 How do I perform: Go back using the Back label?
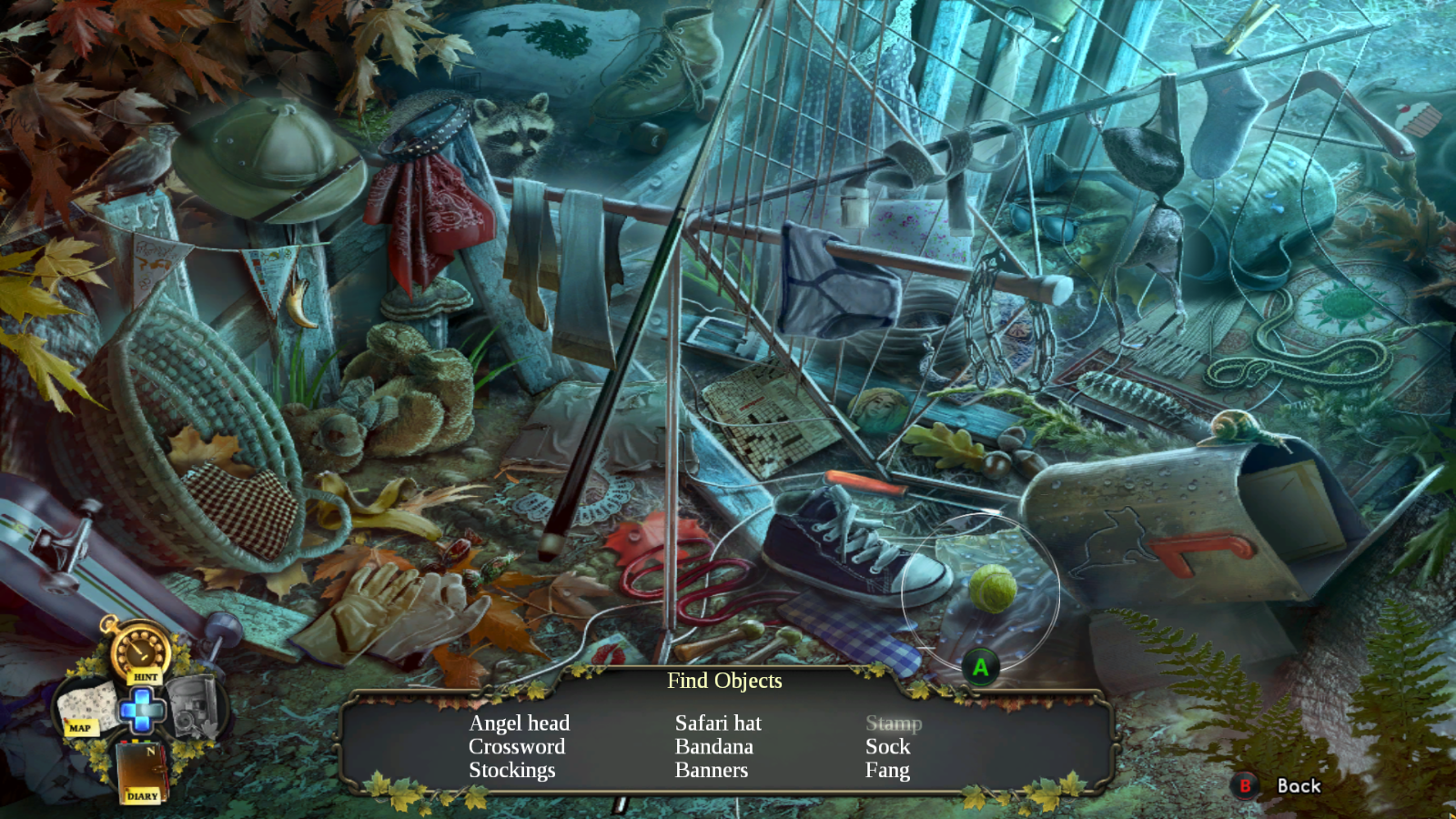pyautogui.click(x=1298, y=786)
